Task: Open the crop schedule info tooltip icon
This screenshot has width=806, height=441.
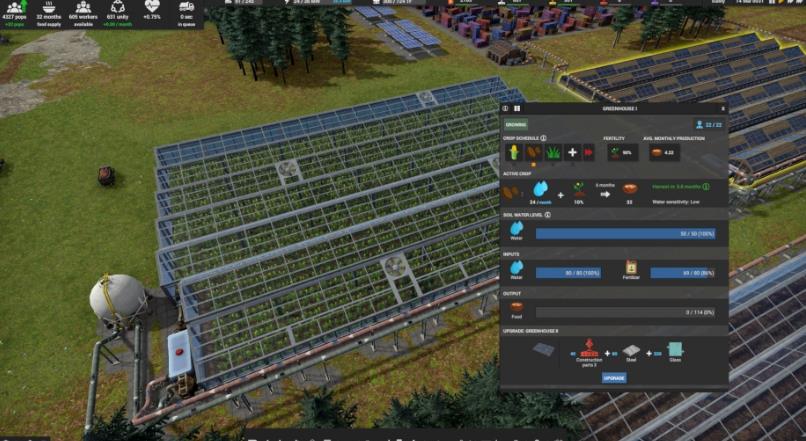Action: pyautogui.click(x=545, y=138)
